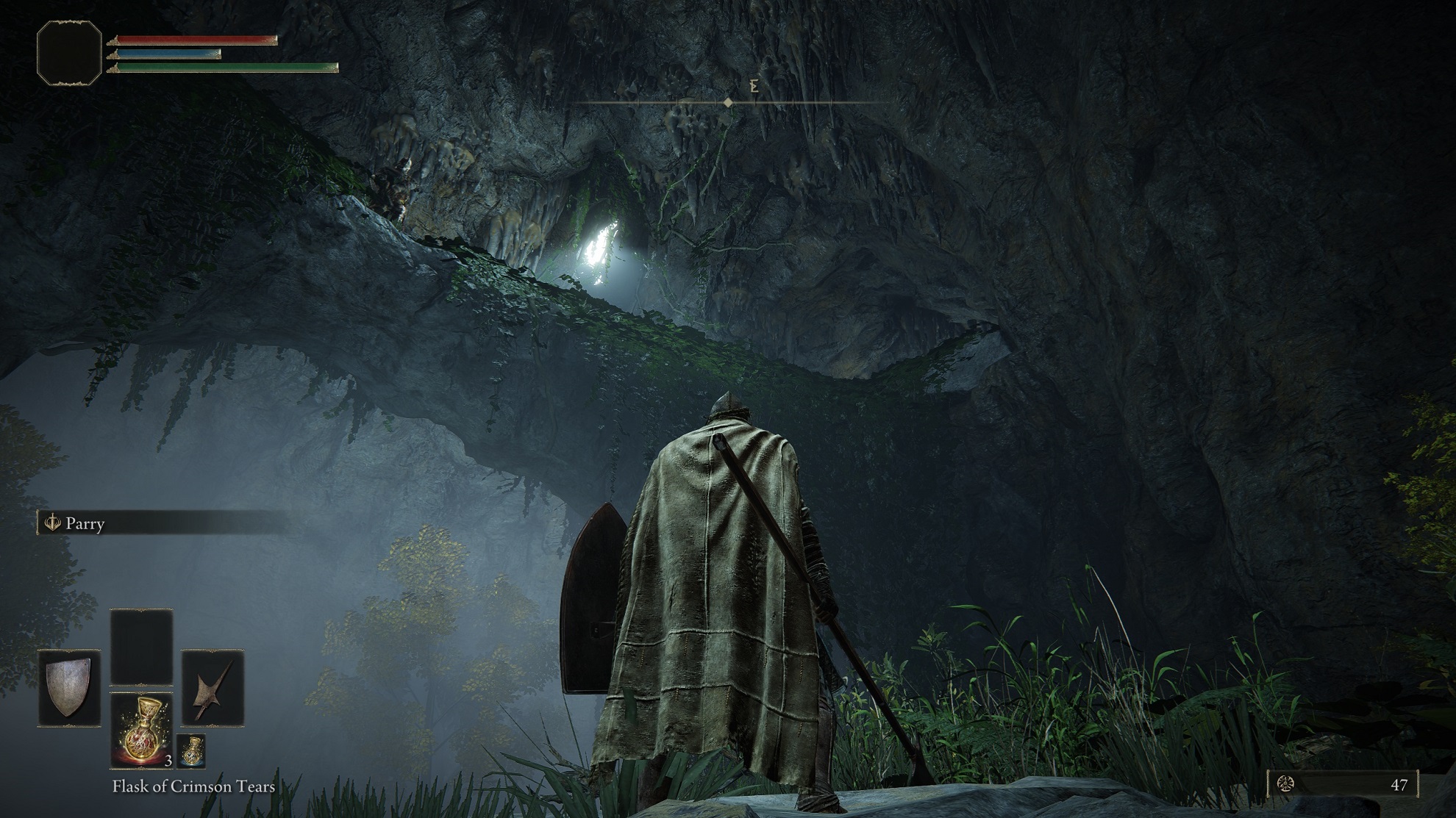Click the empty spell slot above flask
The height and width of the screenshot is (818, 1456).
click(141, 647)
